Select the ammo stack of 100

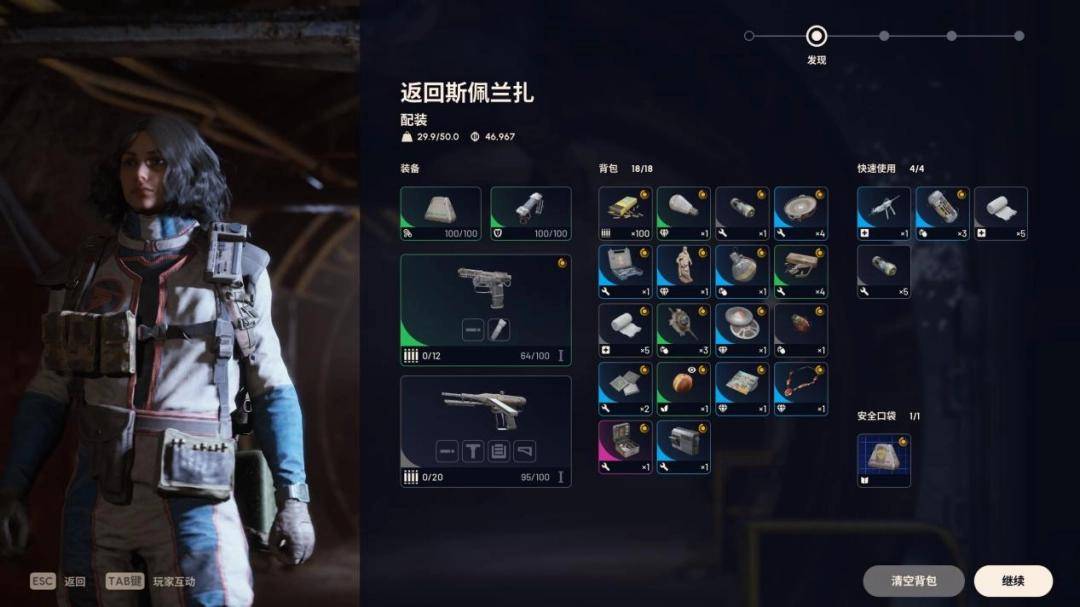[x=625, y=213]
